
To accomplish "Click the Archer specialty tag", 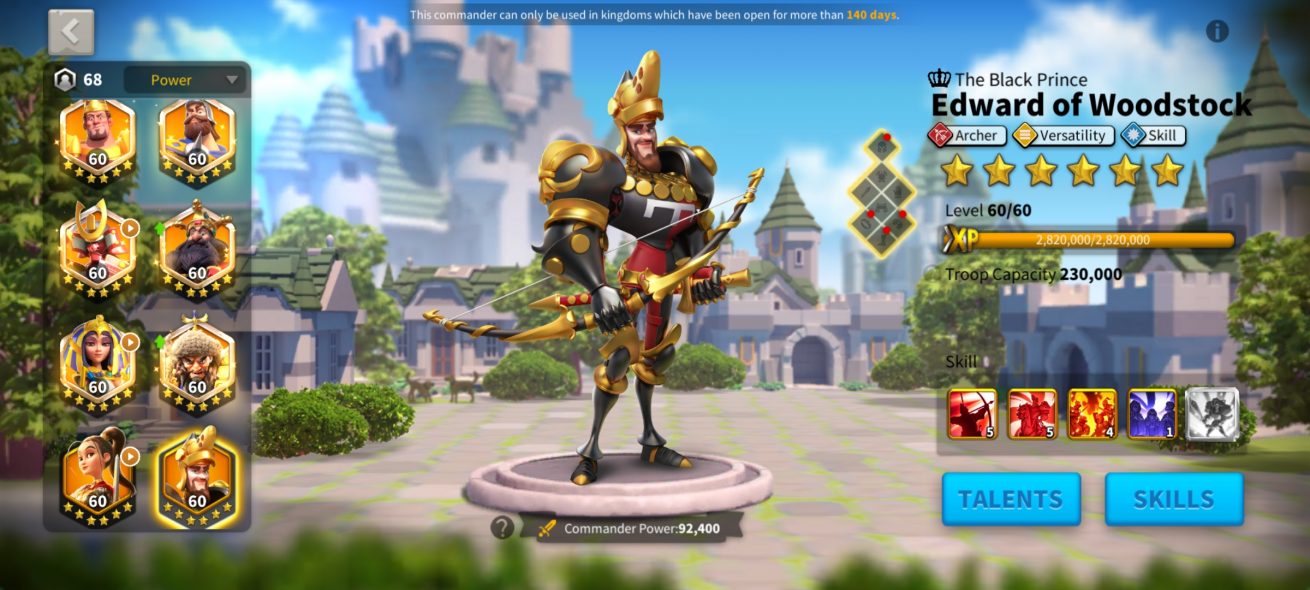I will coord(966,135).
